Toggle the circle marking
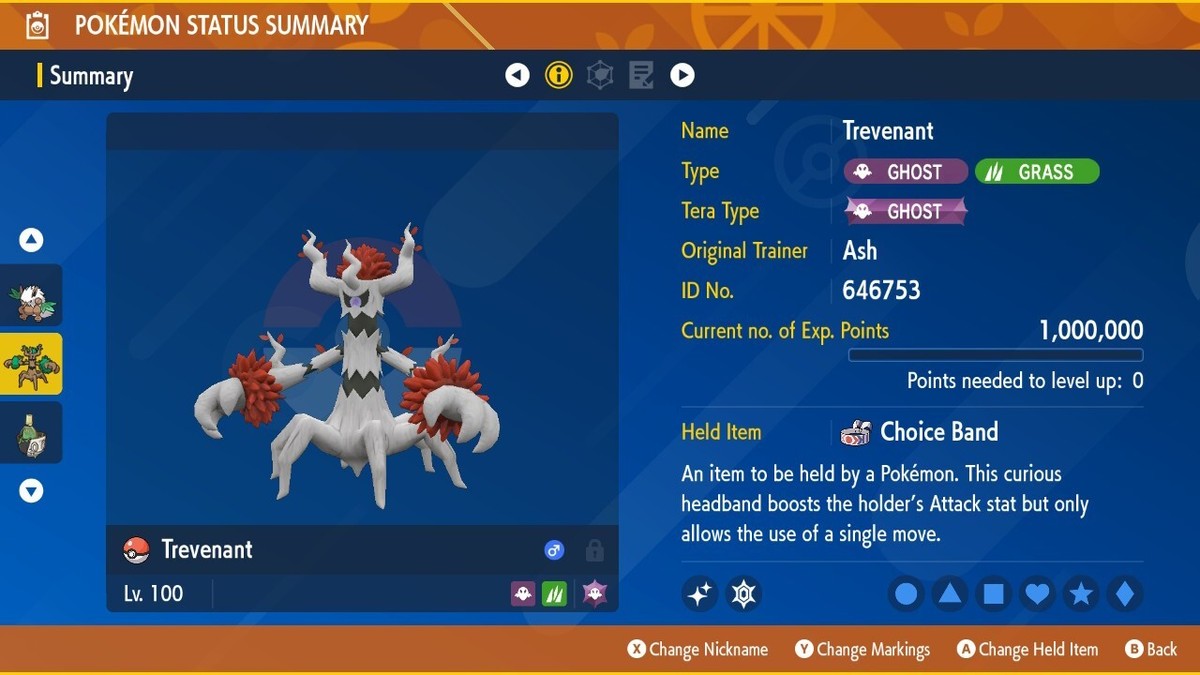This screenshot has height=675, width=1200. click(x=906, y=595)
